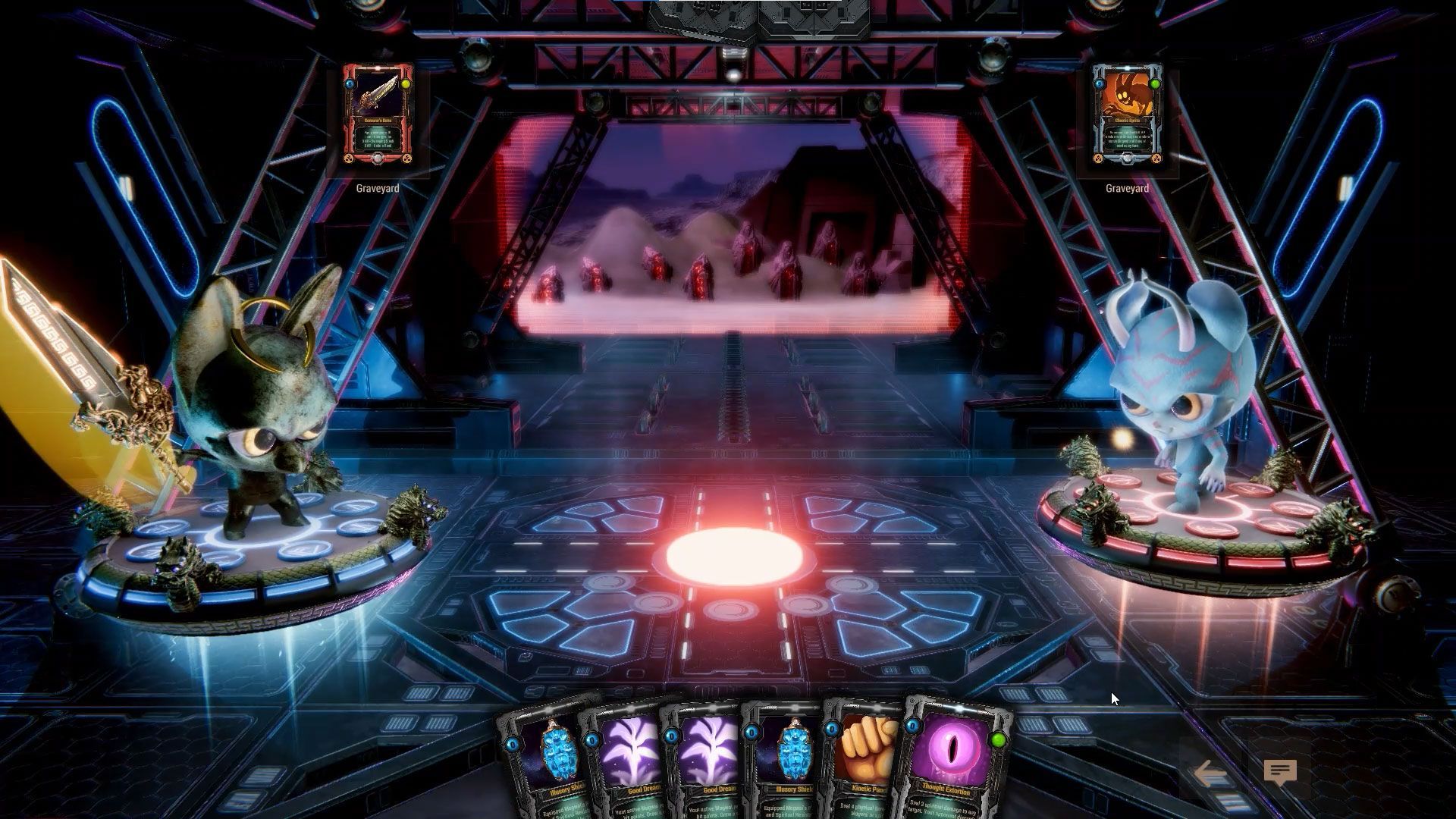Image resolution: width=1456 pixels, height=819 pixels.
Task: View the graveyard with the orange creature card
Action: click(1127, 115)
